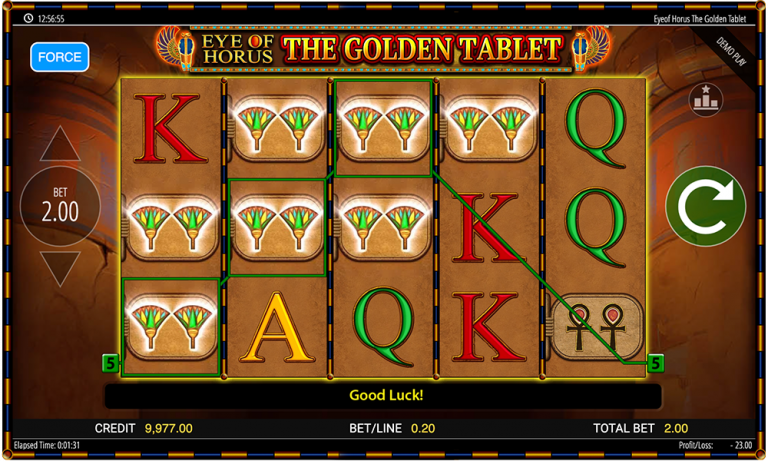
Task: Spin the reels with the green button
Action: pos(705,206)
